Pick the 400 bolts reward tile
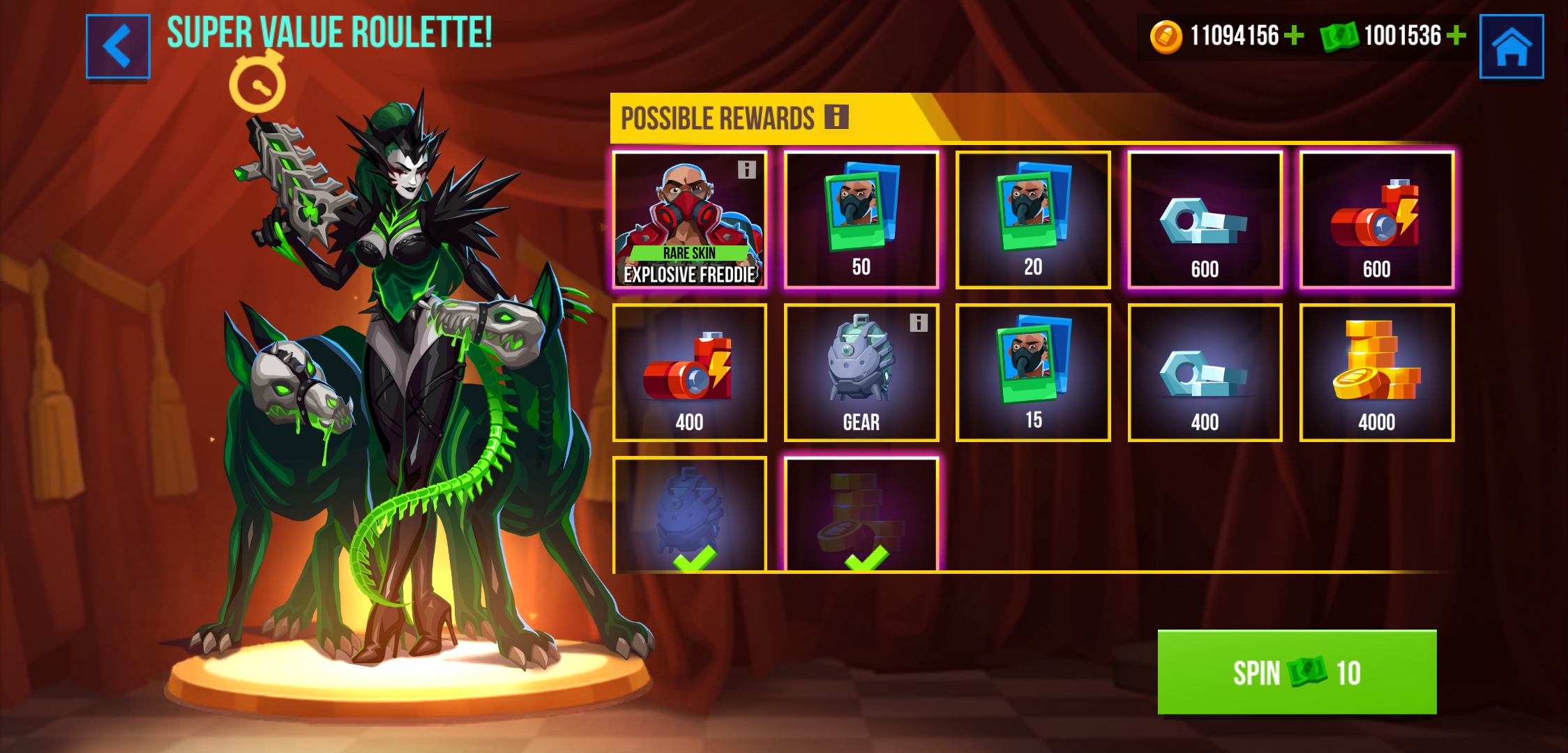 (1205, 372)
